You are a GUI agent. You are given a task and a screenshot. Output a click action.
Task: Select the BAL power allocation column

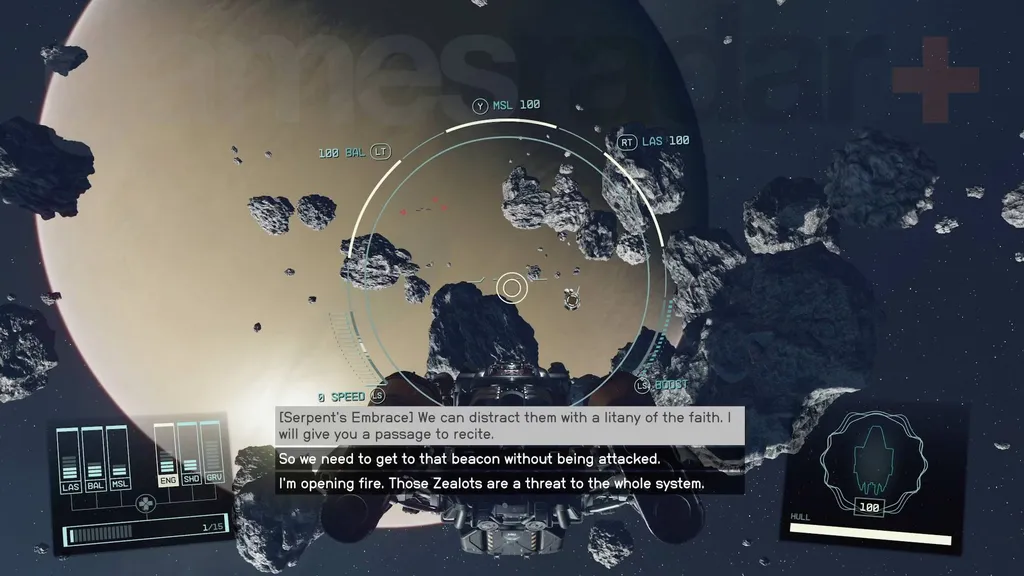95,460
